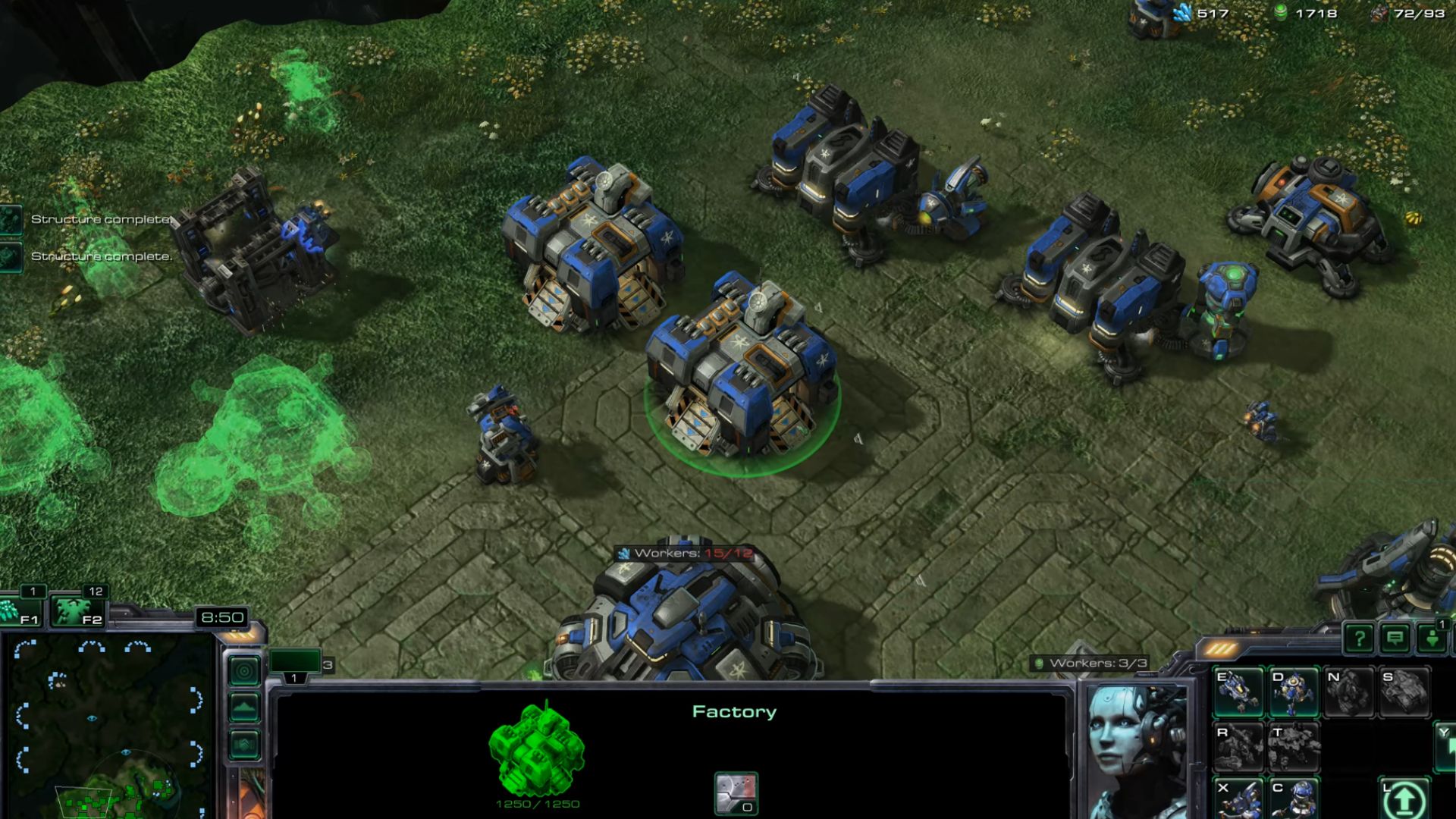Toggle the minimap ping alert mode

(246, 670)
